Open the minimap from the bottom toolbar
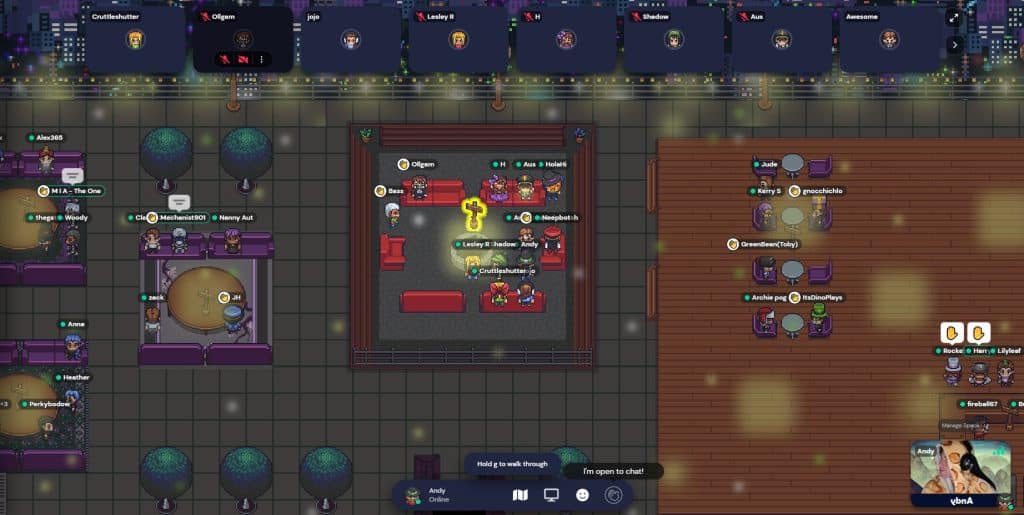Screen dimensions: 1024x515 click(x=519, y=495)
